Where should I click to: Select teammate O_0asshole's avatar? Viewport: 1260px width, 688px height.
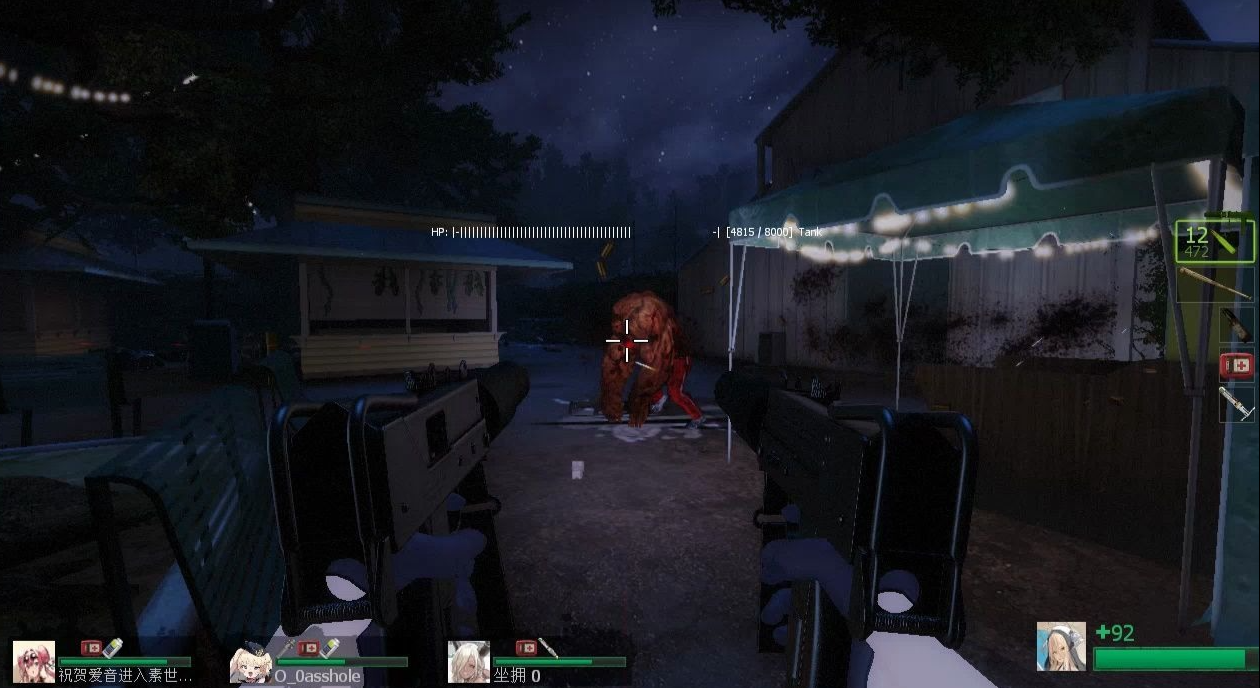(251, 661)
